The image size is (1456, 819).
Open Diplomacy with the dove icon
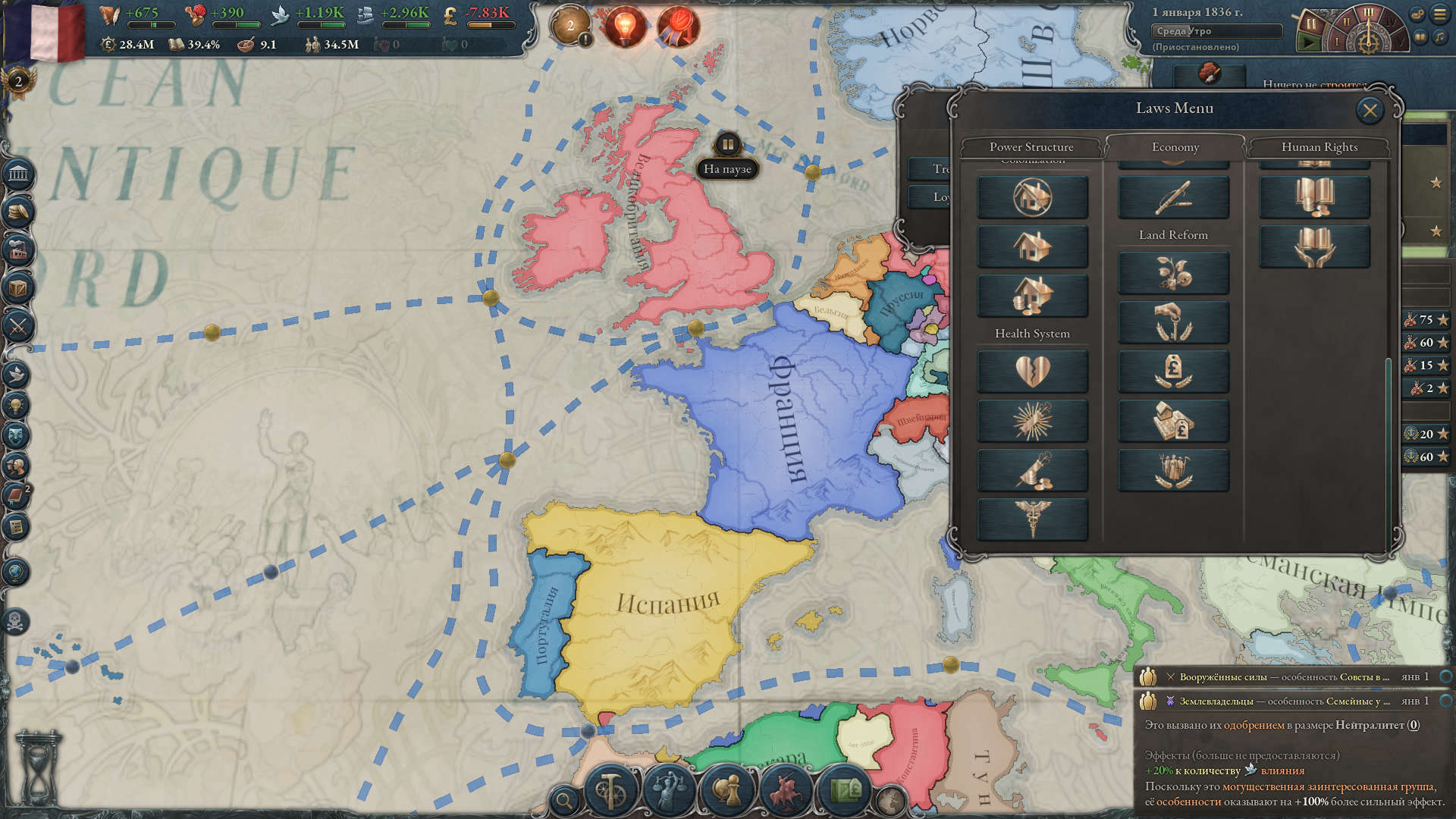pos(15,372)
